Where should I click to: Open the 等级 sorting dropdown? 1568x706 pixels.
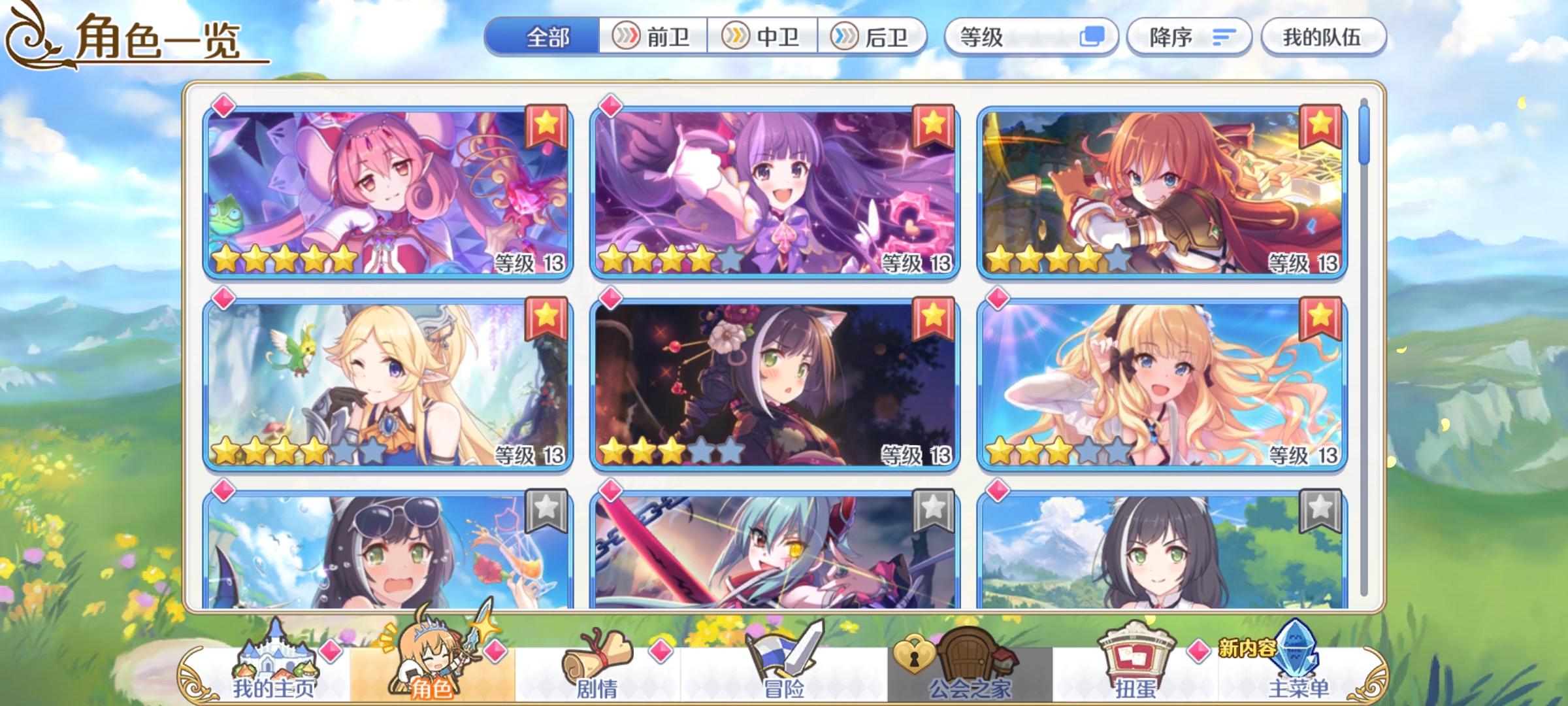tap(1027, 37)
